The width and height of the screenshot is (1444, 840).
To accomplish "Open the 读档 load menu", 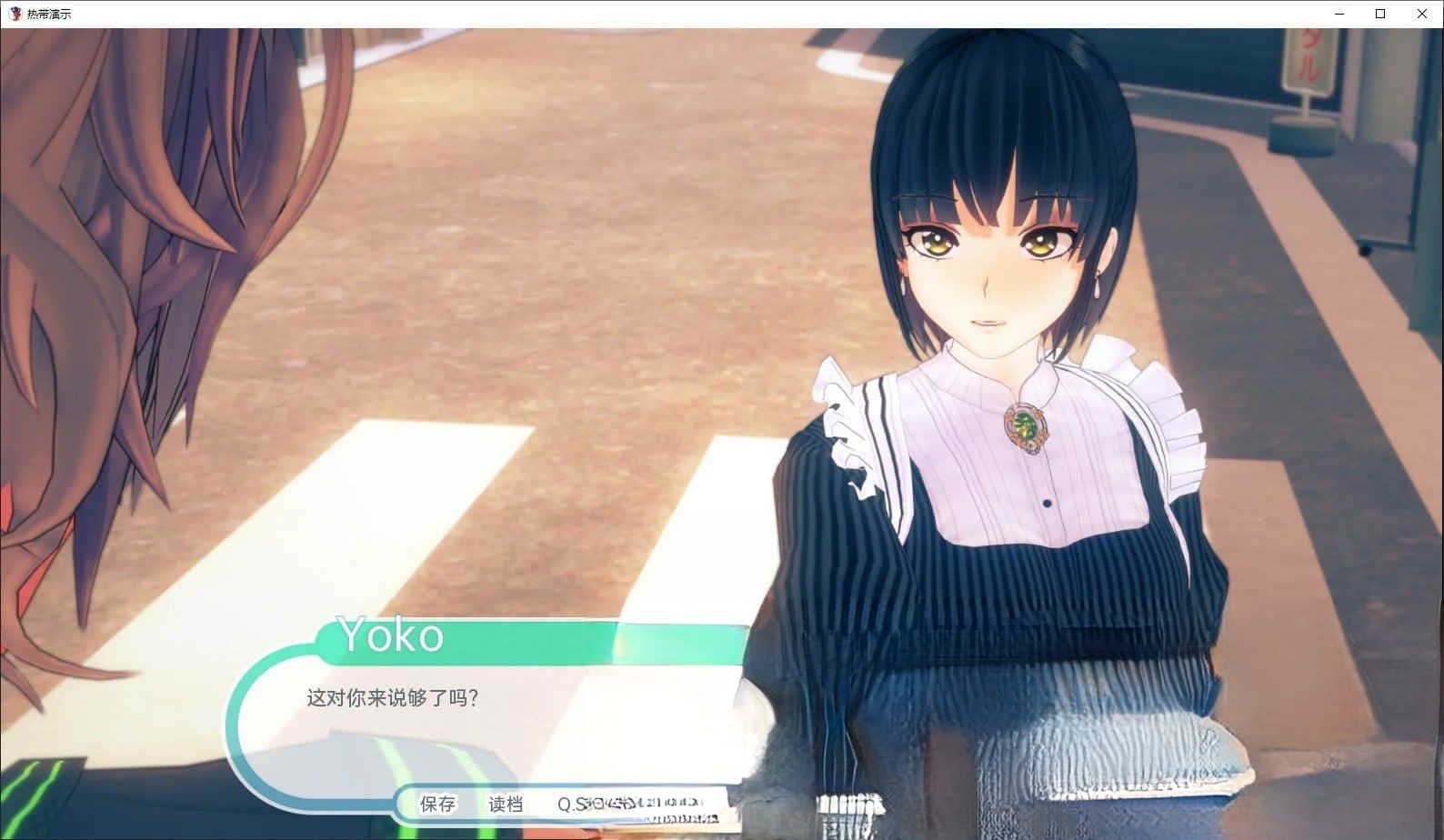I will coord(506,804).
